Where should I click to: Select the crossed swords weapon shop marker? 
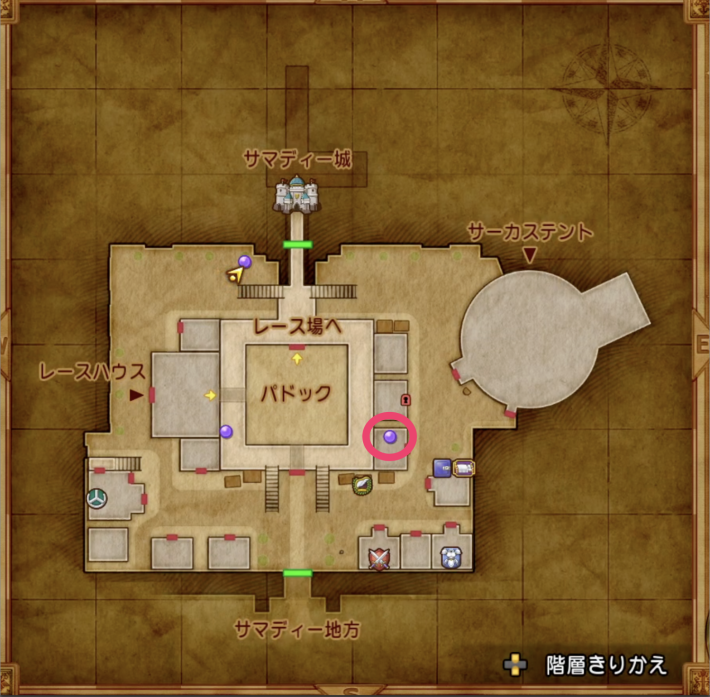click(x=378, y=558)
